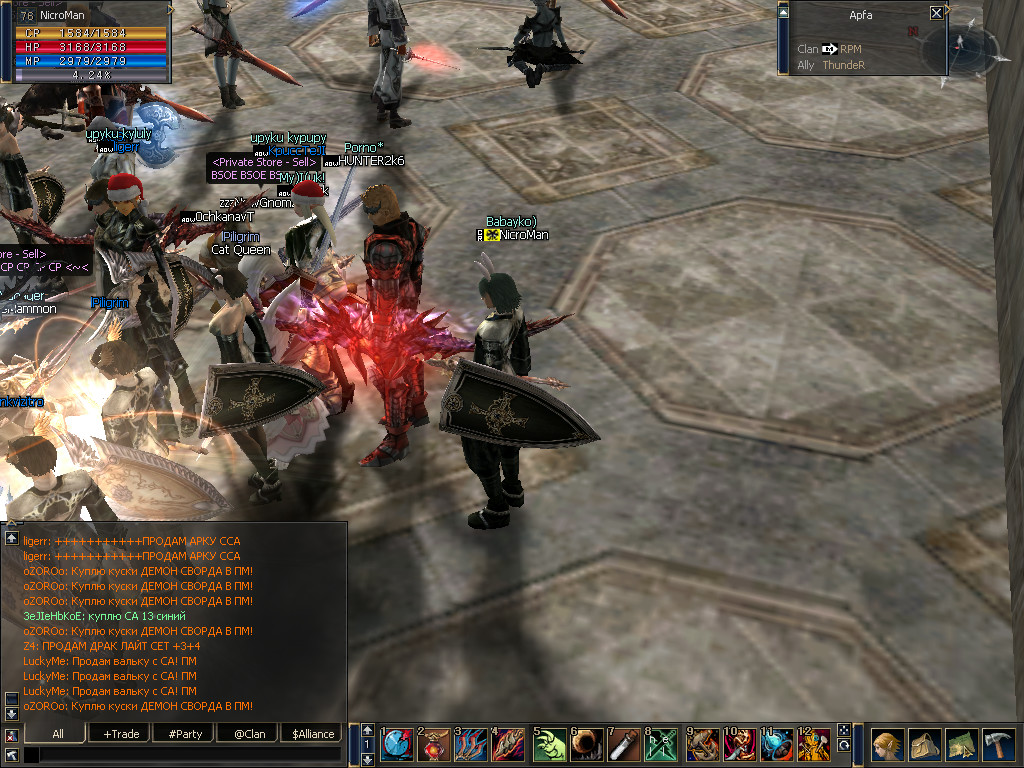Screen dimensions: 1024x768
Task: Open the map scroll icon
Action: click(961, 745)
